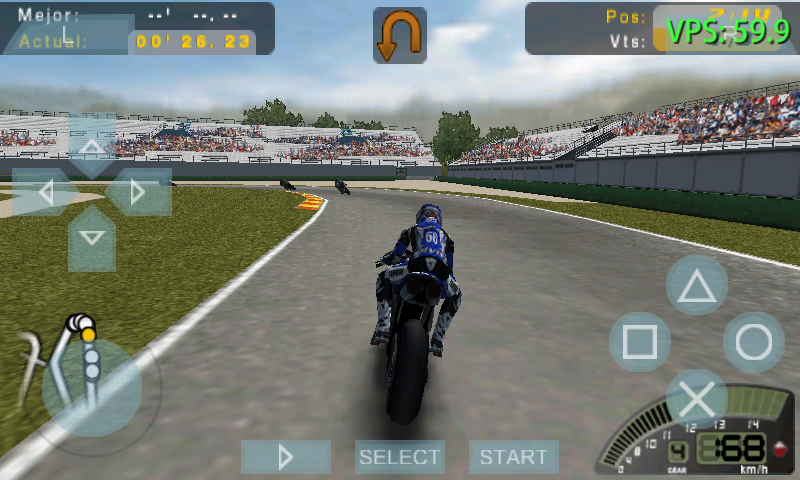The image size is (800, 480).
Task: Tap the cross face button
Action: click(697, 399)
